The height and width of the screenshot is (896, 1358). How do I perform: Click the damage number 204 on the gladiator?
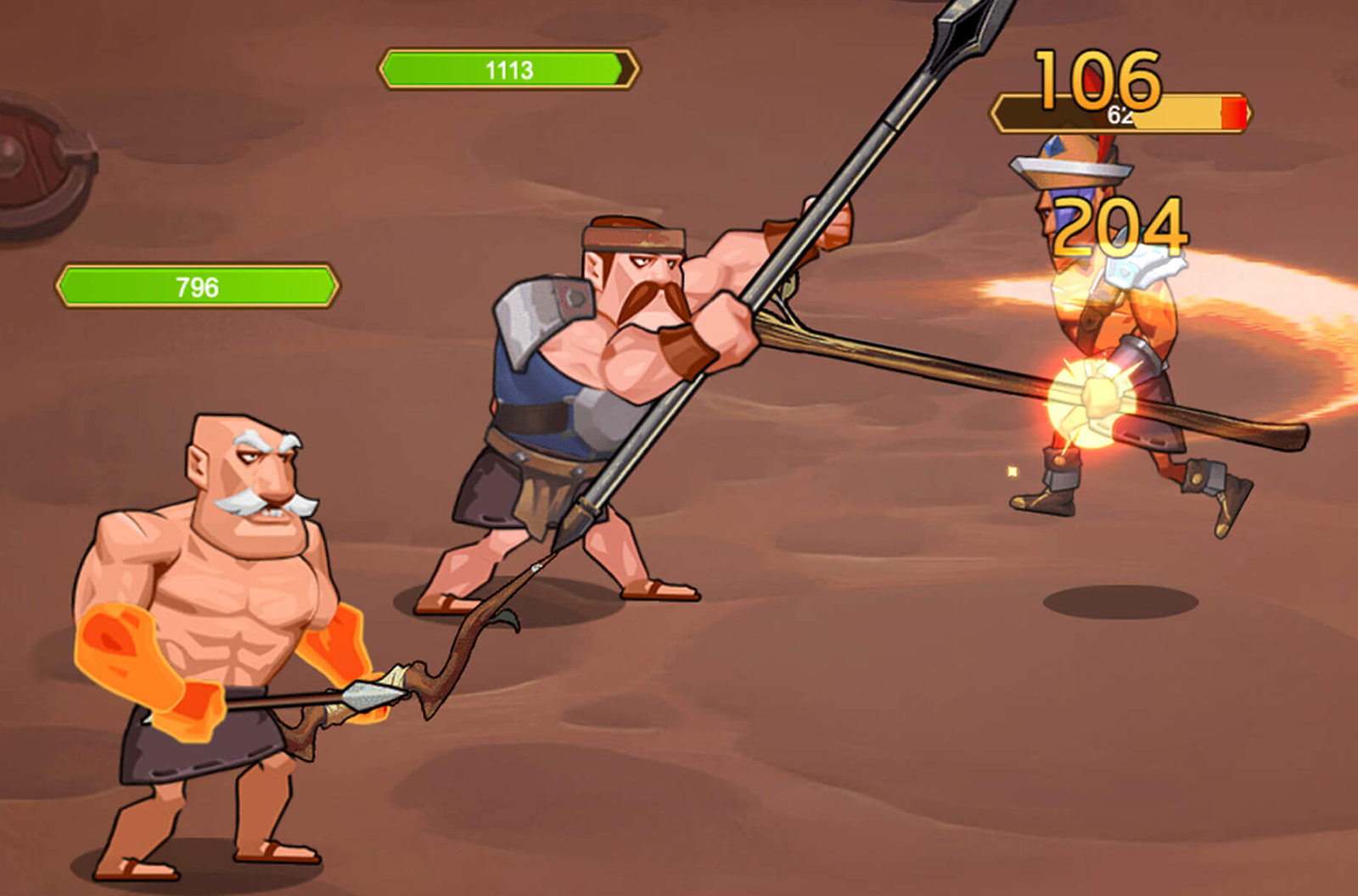click(1120, 225)
